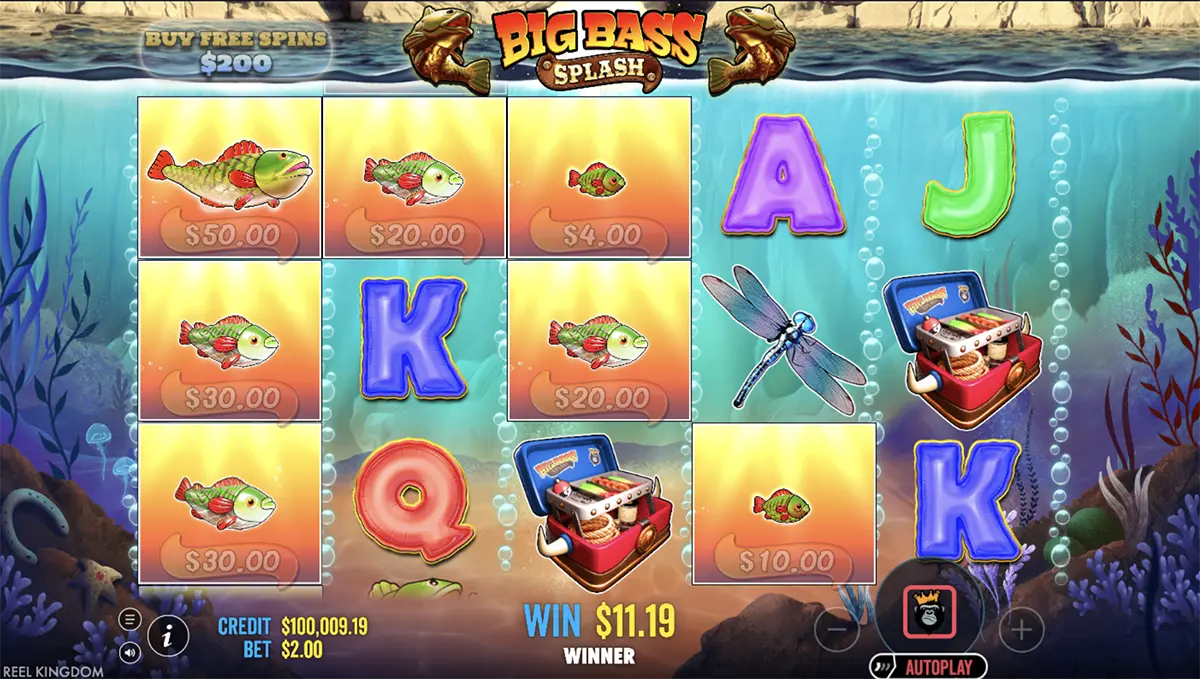Open the hamburger menu button
1200x679 pixels.
pos(131,619)
